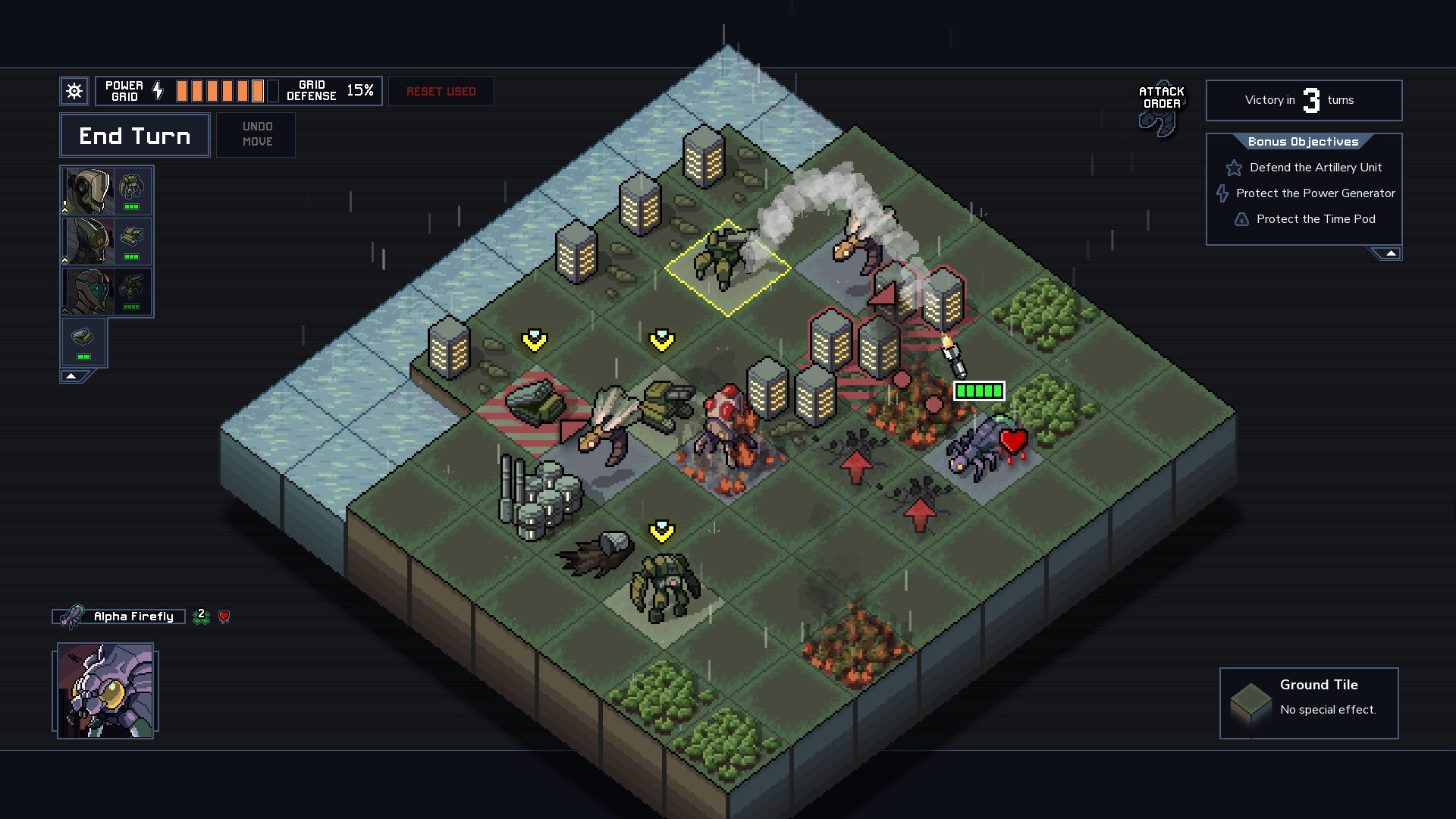Click the lightning icon beside Protect the Power Generator
1456x819 pixels.
pyautogui.click(x=1222, y=193)
